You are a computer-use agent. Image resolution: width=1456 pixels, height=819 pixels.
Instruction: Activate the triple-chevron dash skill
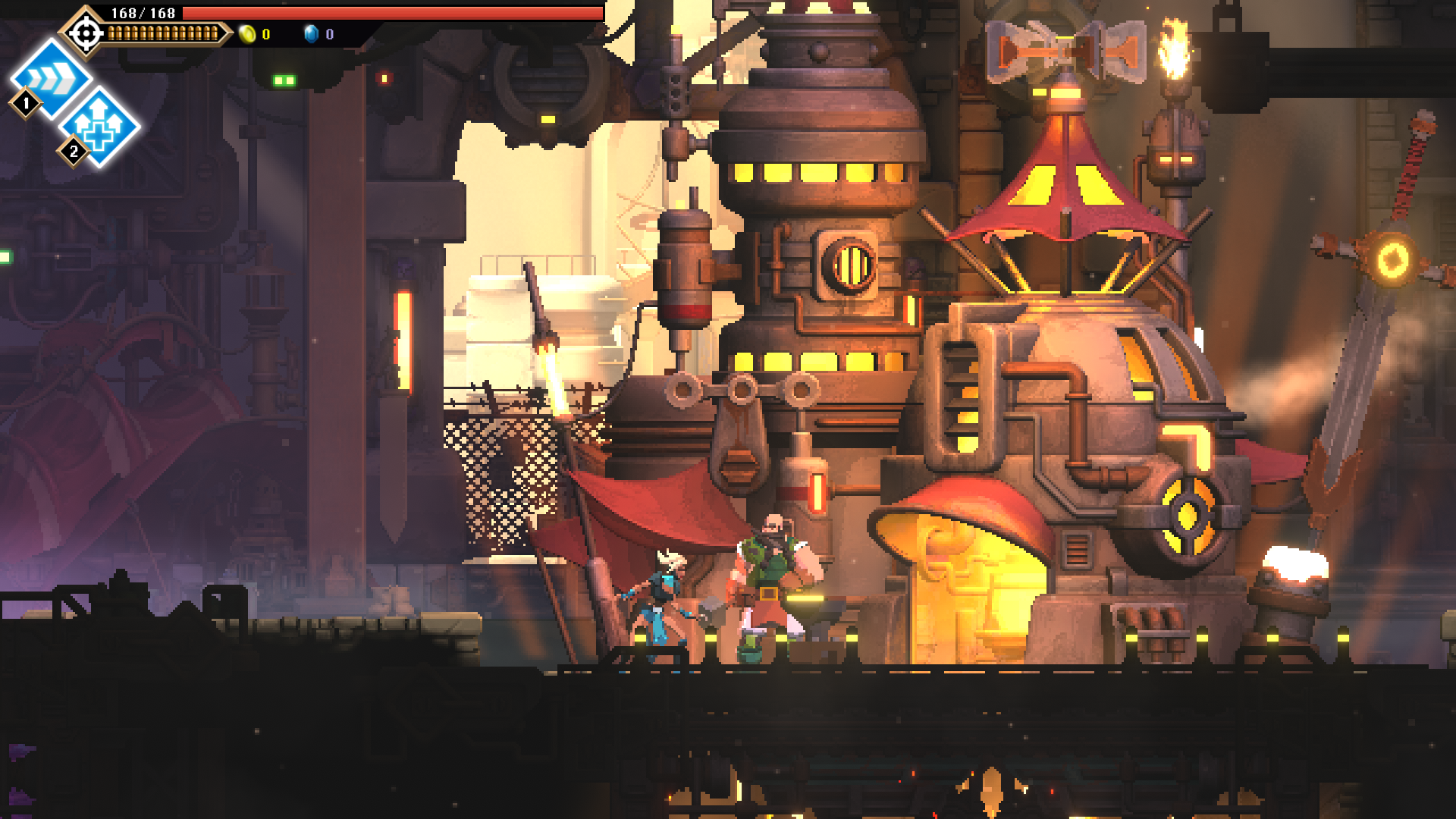(52, 77)
